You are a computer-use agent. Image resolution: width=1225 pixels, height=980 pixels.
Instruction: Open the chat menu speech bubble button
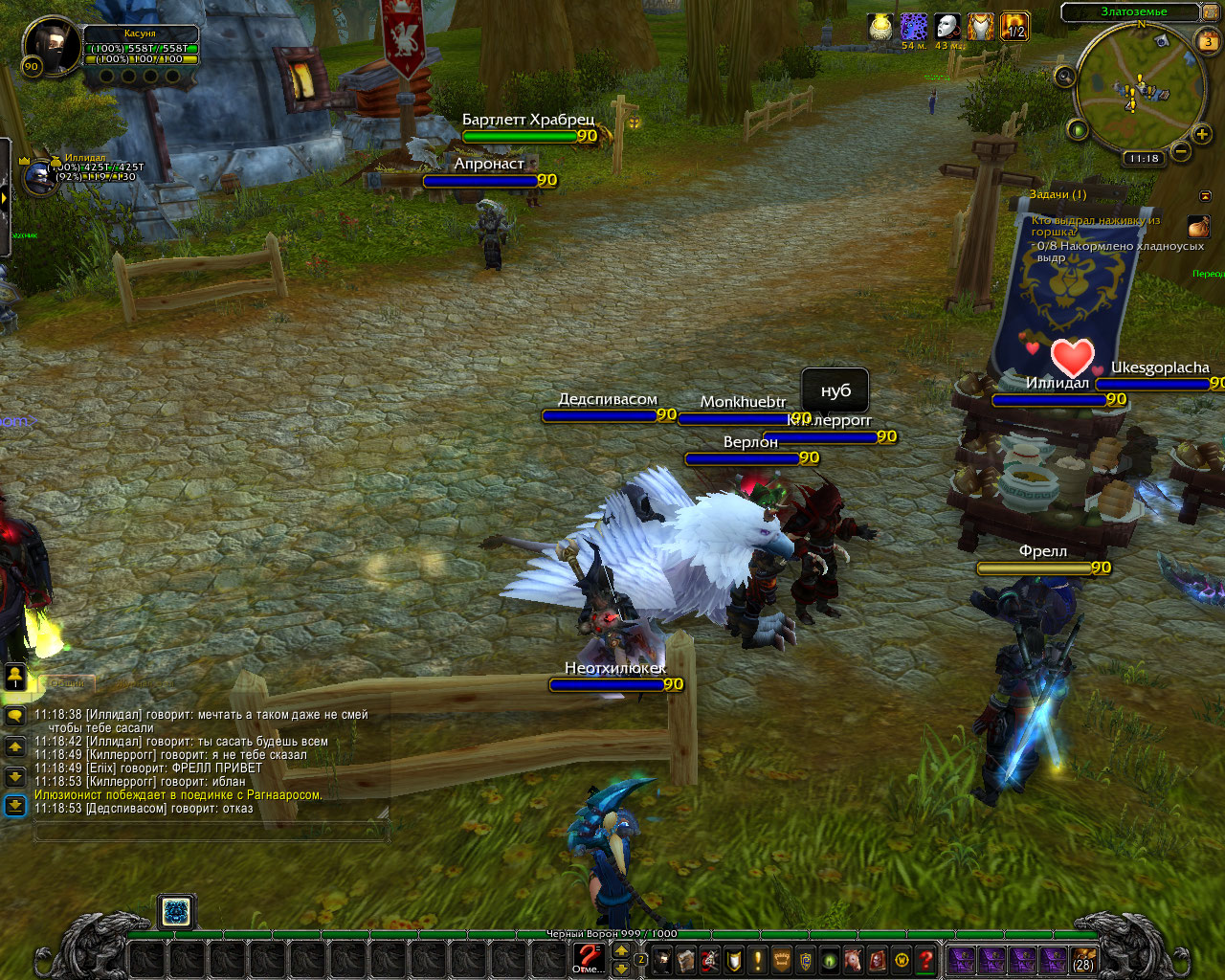(x=14, y=716)
